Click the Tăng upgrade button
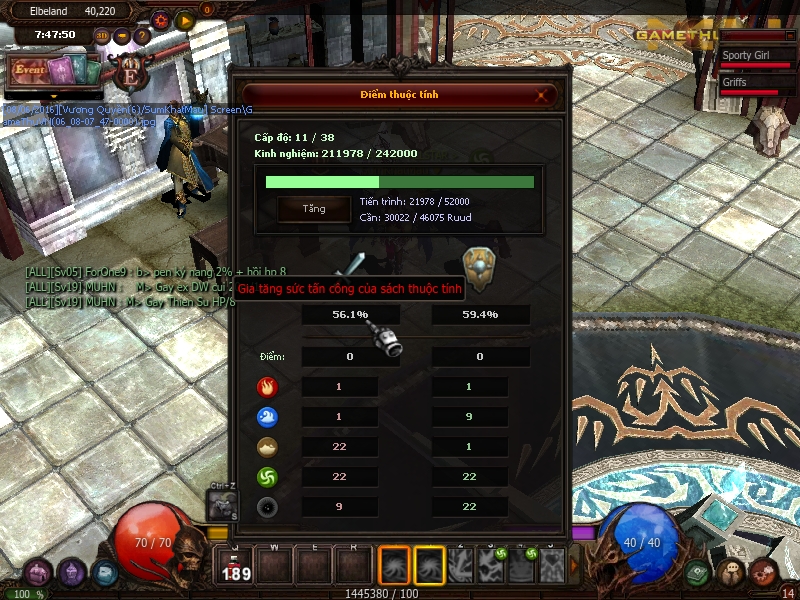The image size is (800, 600). point(314,209)
